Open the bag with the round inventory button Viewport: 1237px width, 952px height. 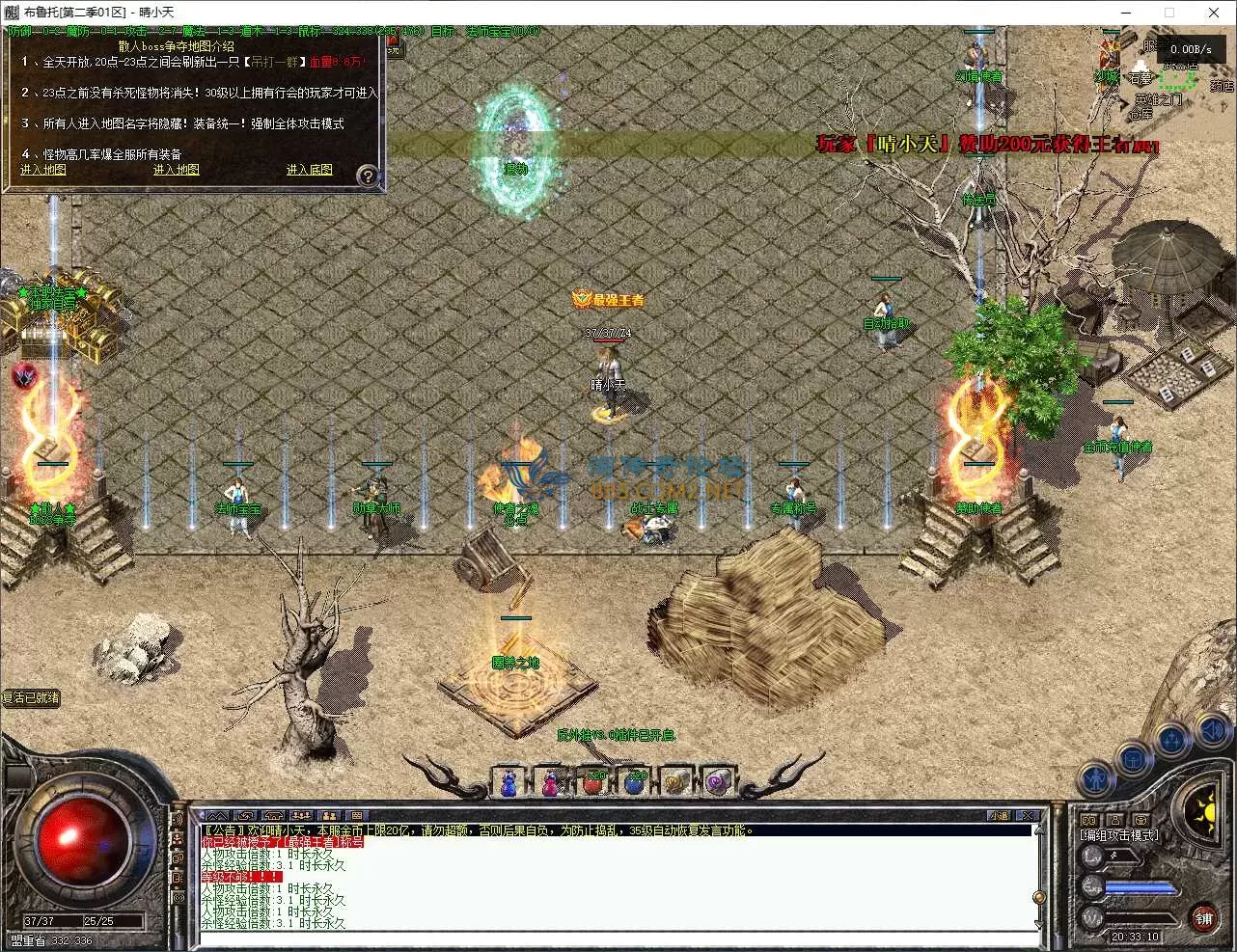point(1134,758)
